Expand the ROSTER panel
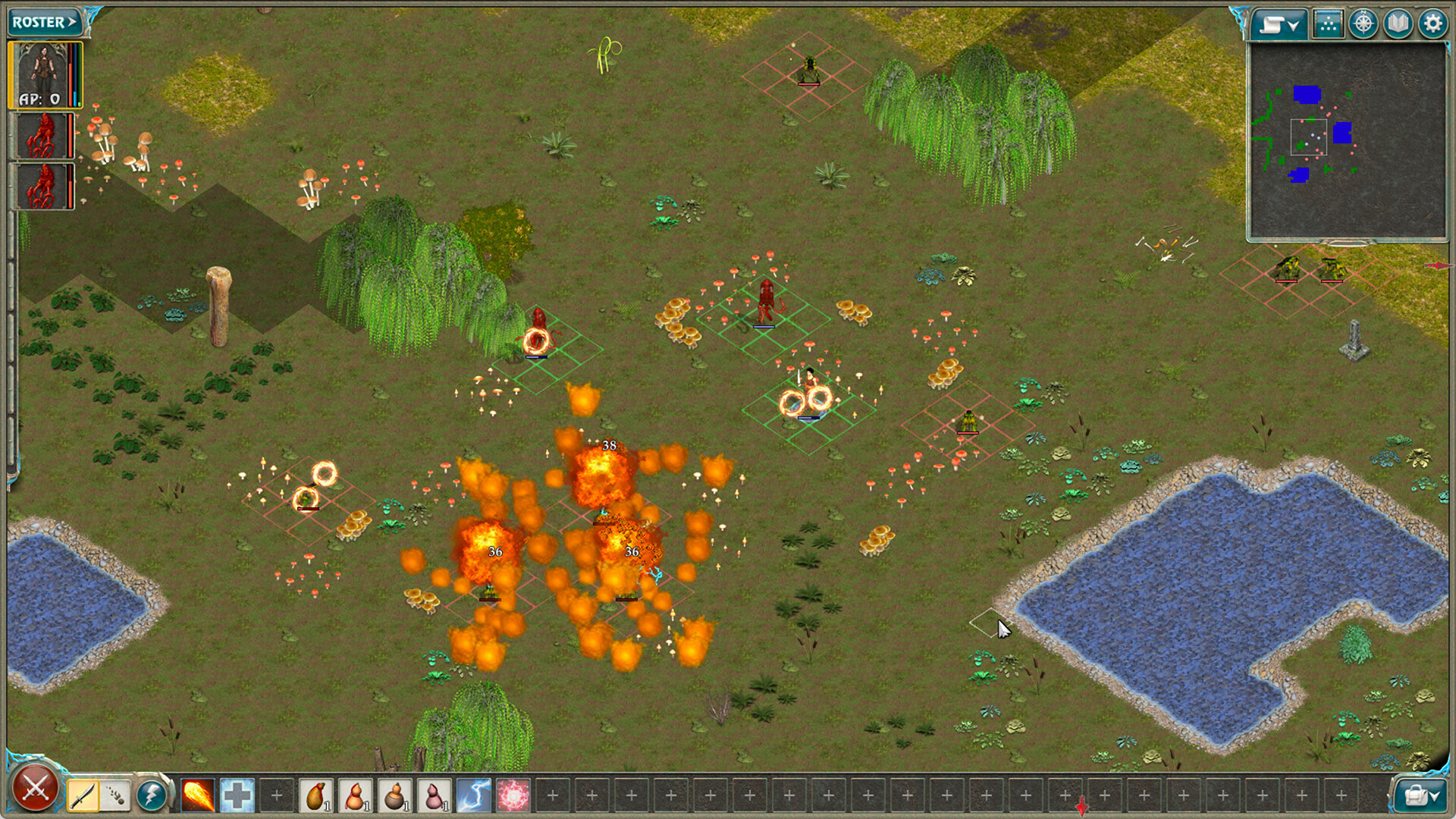This screenshot has width=1456, height=819. [42, 21]
